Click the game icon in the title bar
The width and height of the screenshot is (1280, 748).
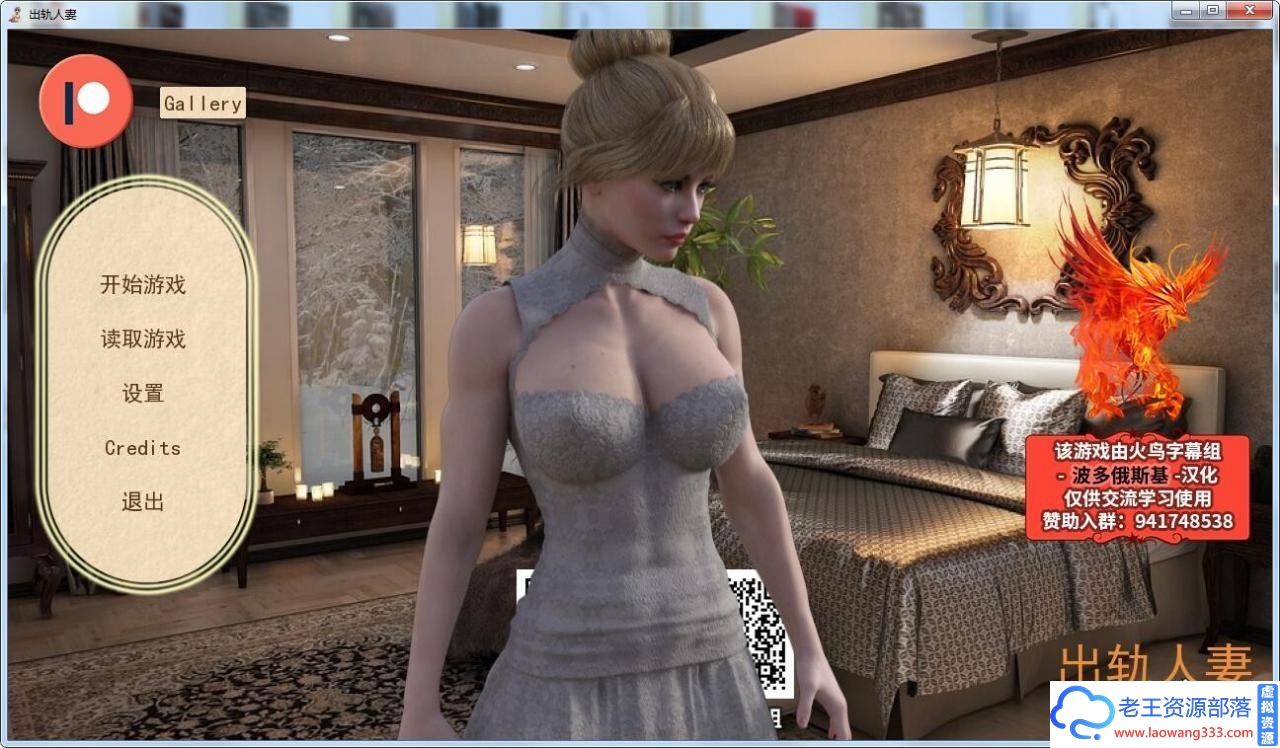[x=15, y=13]
